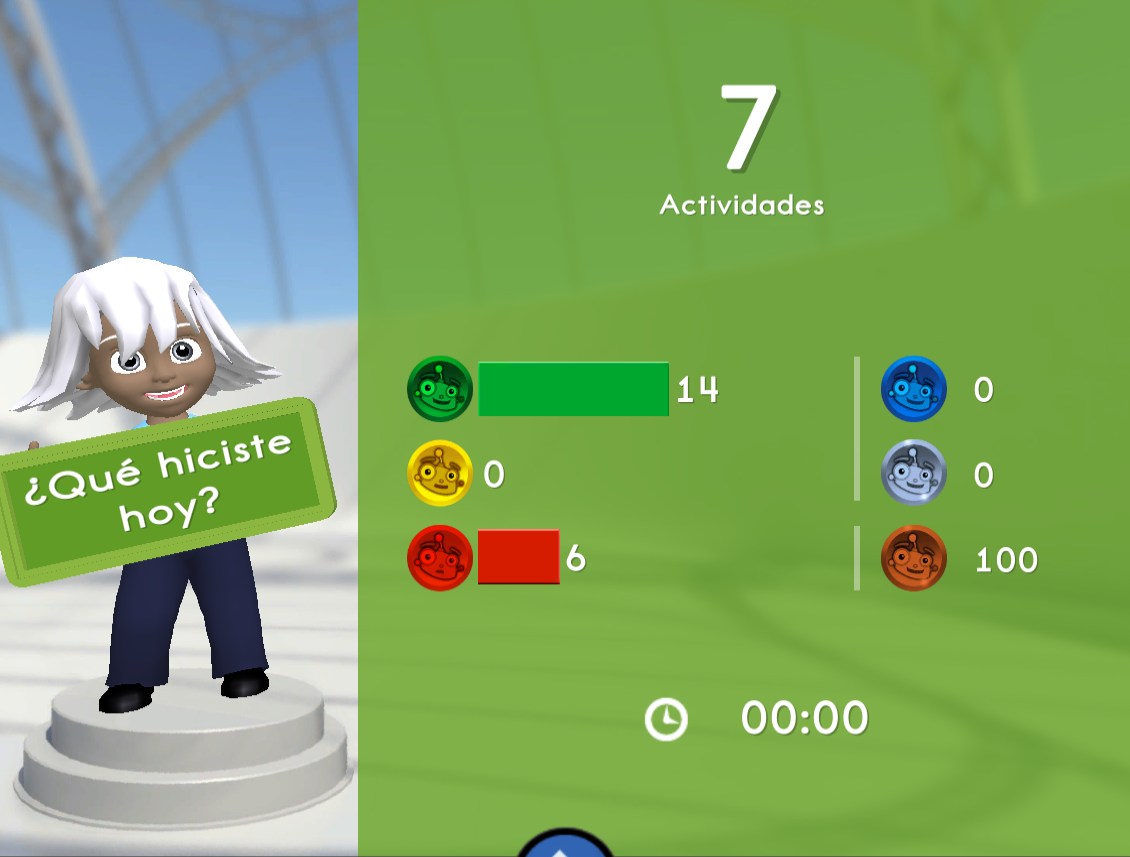Click the green robot-face coin icon
Viewport: 1130px width, 857px height.
[x=440, y=389]
